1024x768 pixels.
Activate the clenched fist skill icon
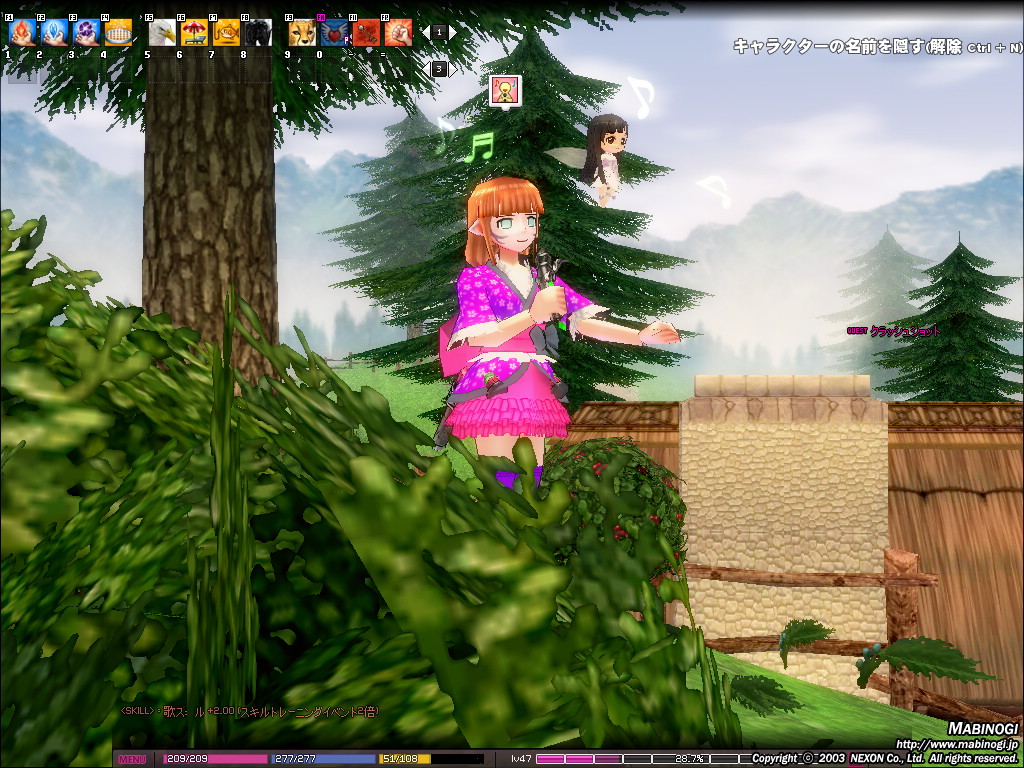pyautogui.click(x=398, y=33)
